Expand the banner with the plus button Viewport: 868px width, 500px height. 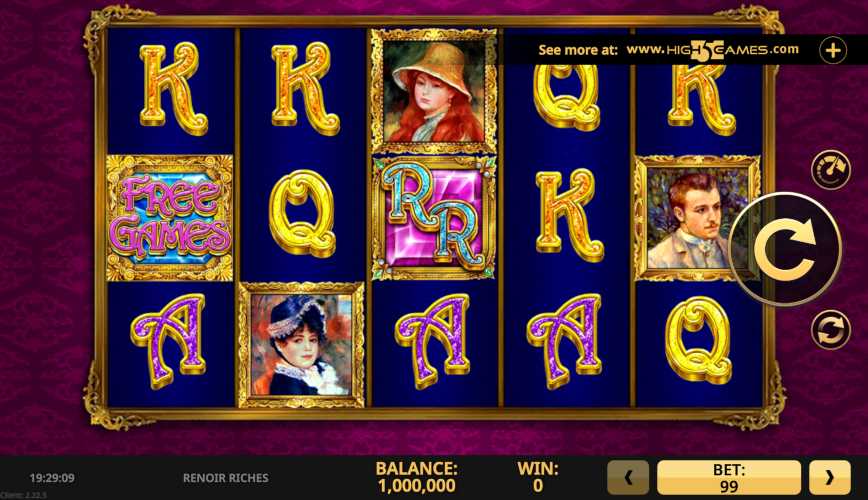(833, 50)
